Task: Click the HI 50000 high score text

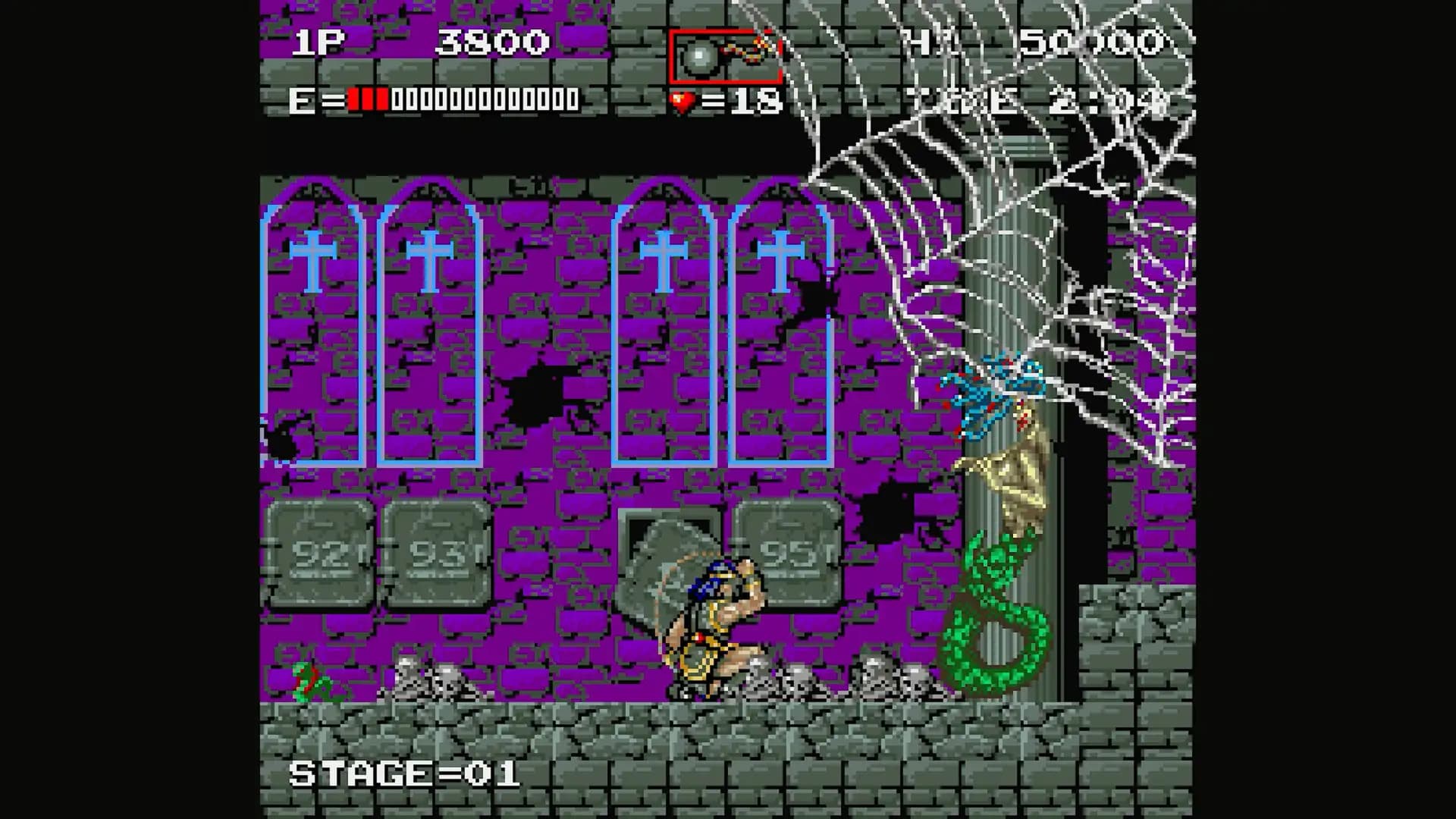Action: 1024,42
